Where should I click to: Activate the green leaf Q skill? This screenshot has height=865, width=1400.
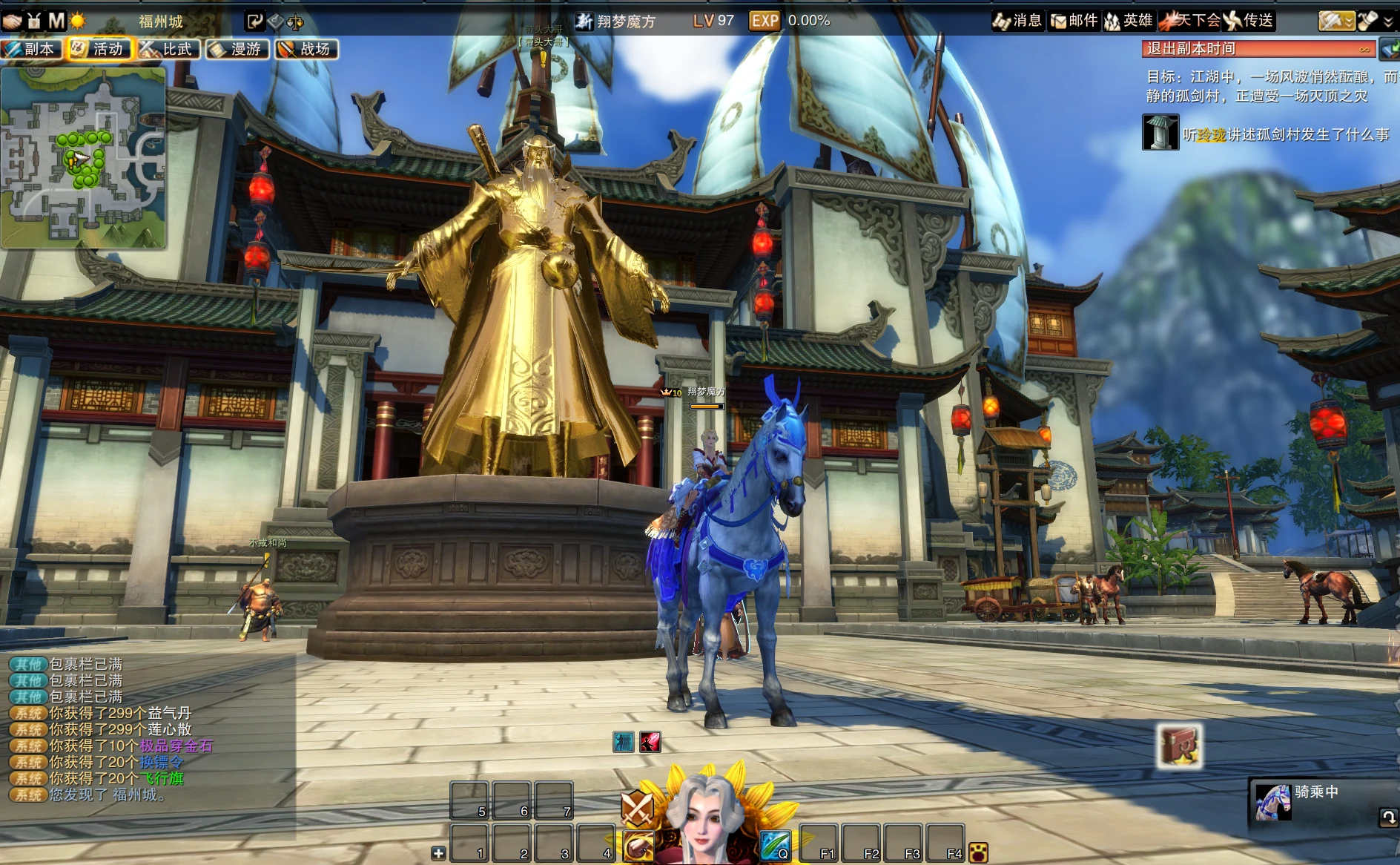coord(775,845)
